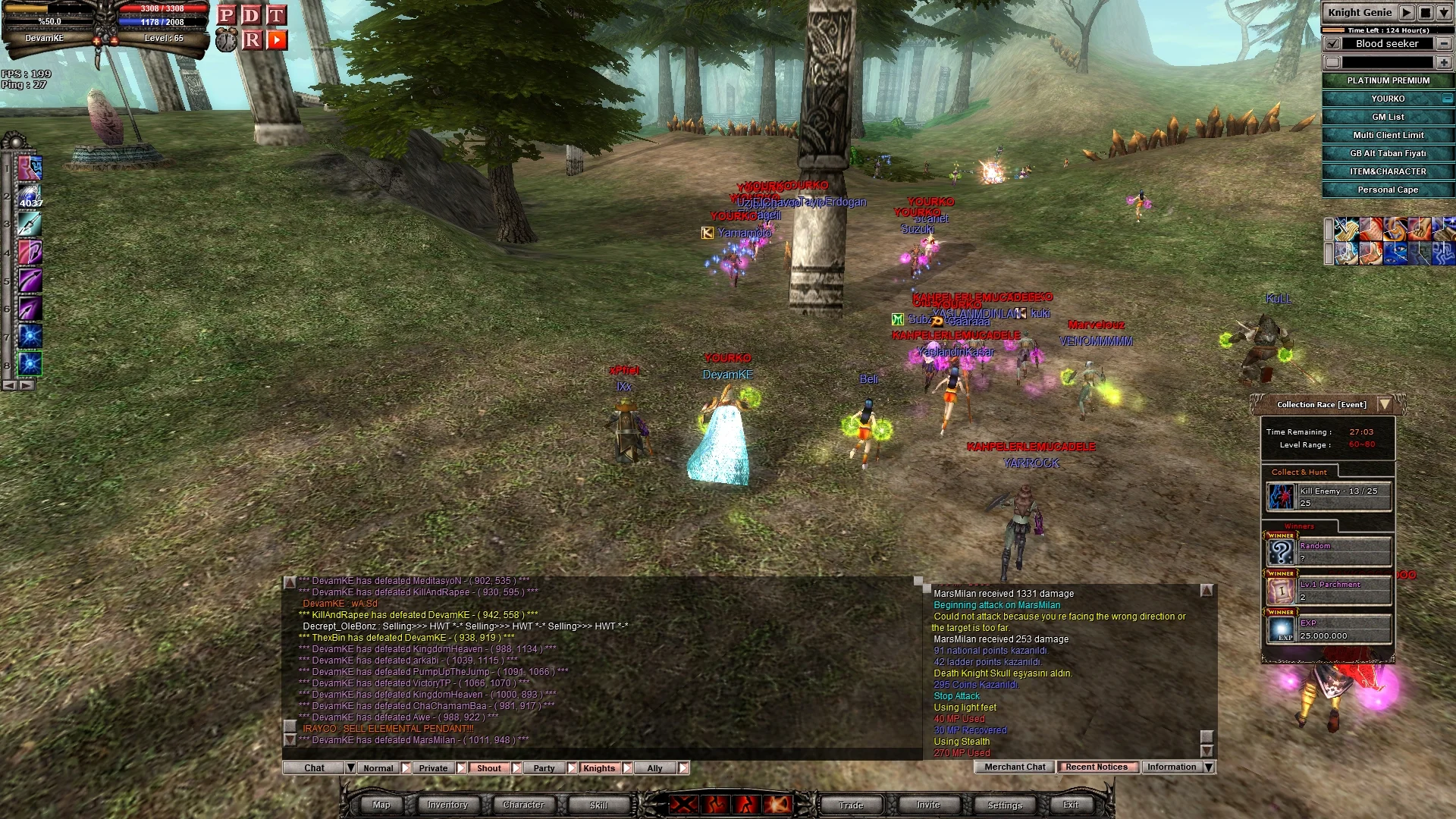This screenshot has width=1456, height=819.
Task: Click the red P button
Action: click(226, 15)
